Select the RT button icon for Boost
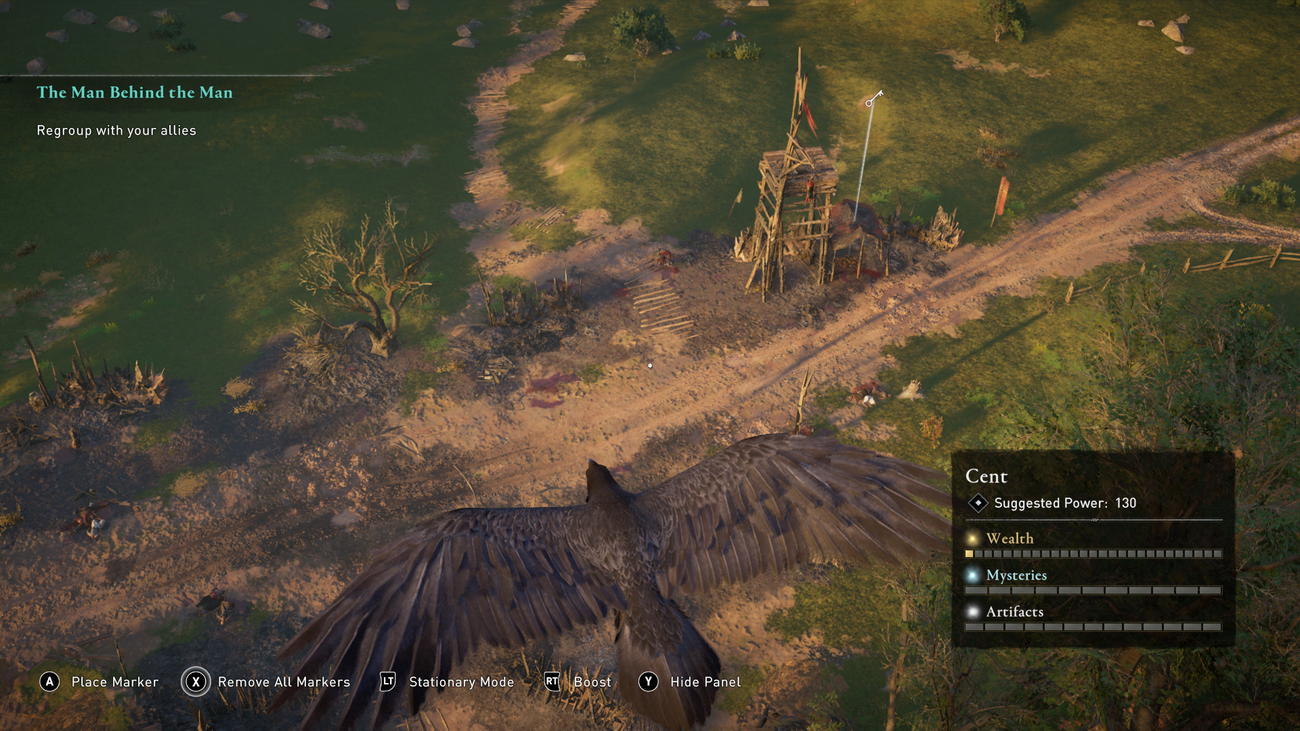Screen dimensions: 1300x731 (x=551, y=681)
